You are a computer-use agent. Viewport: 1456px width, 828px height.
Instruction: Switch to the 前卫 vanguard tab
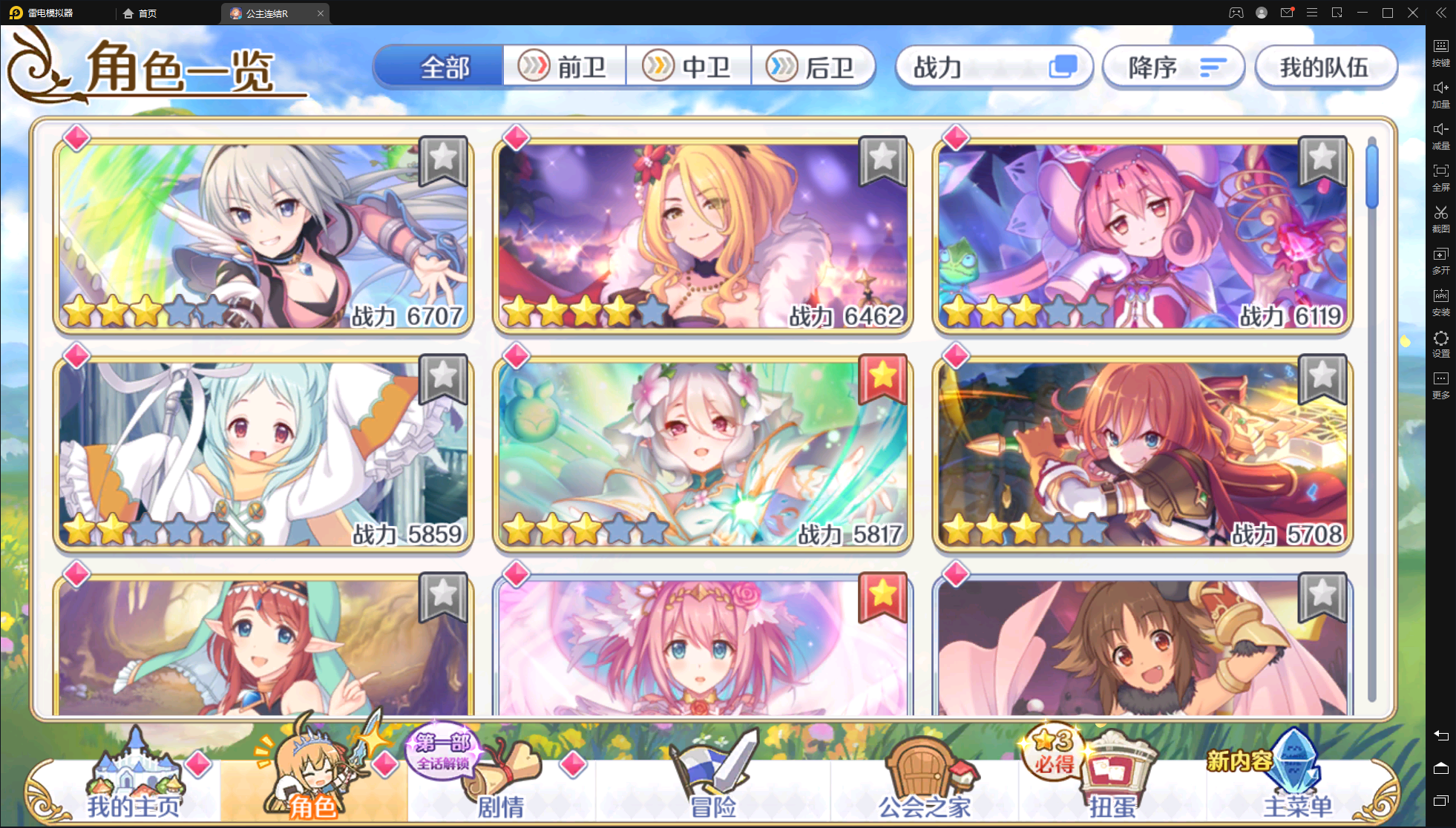pos(564,66)
